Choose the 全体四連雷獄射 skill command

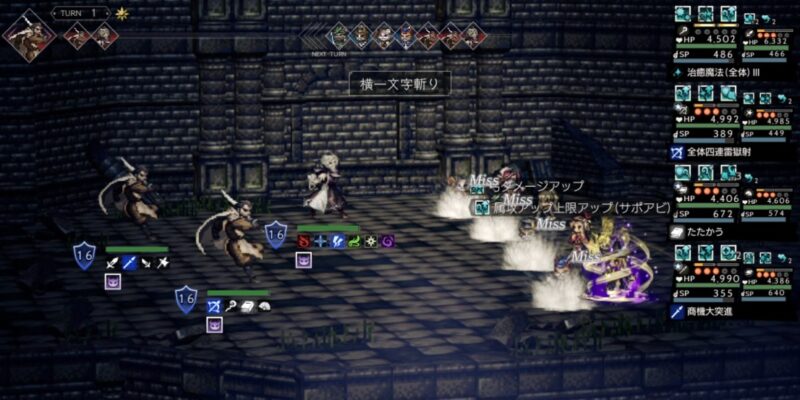tap(735, 152)
